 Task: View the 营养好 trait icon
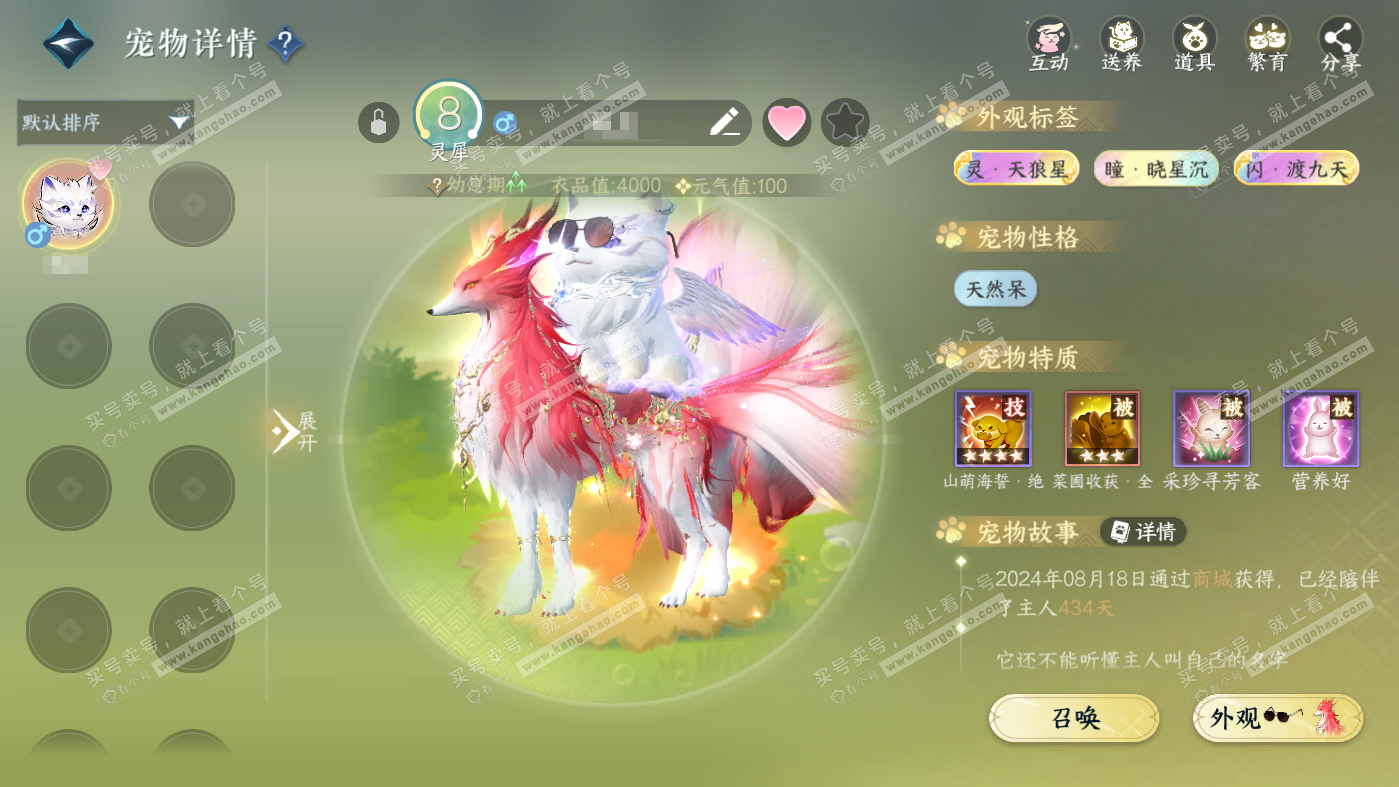(x=1320, y=429)
